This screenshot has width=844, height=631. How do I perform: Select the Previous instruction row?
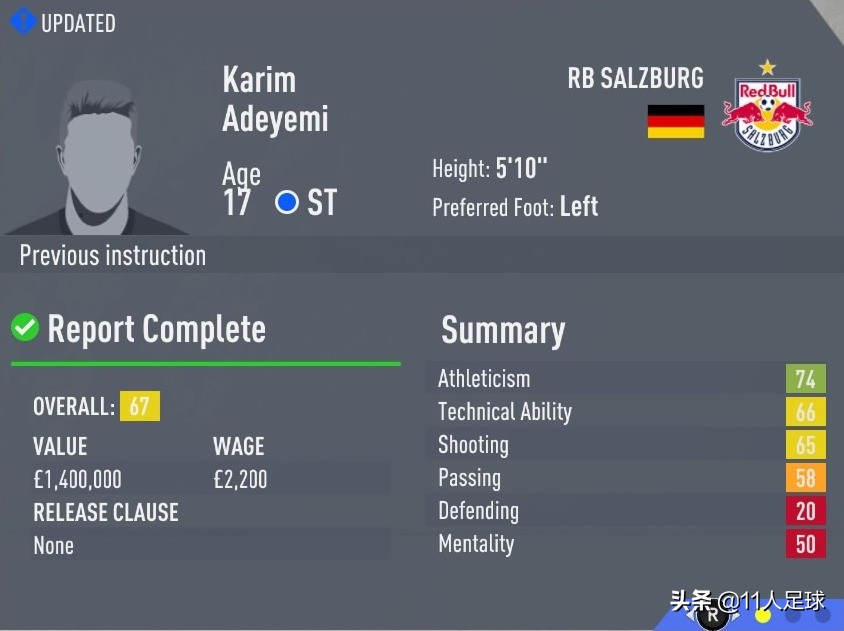coord(113,255)
